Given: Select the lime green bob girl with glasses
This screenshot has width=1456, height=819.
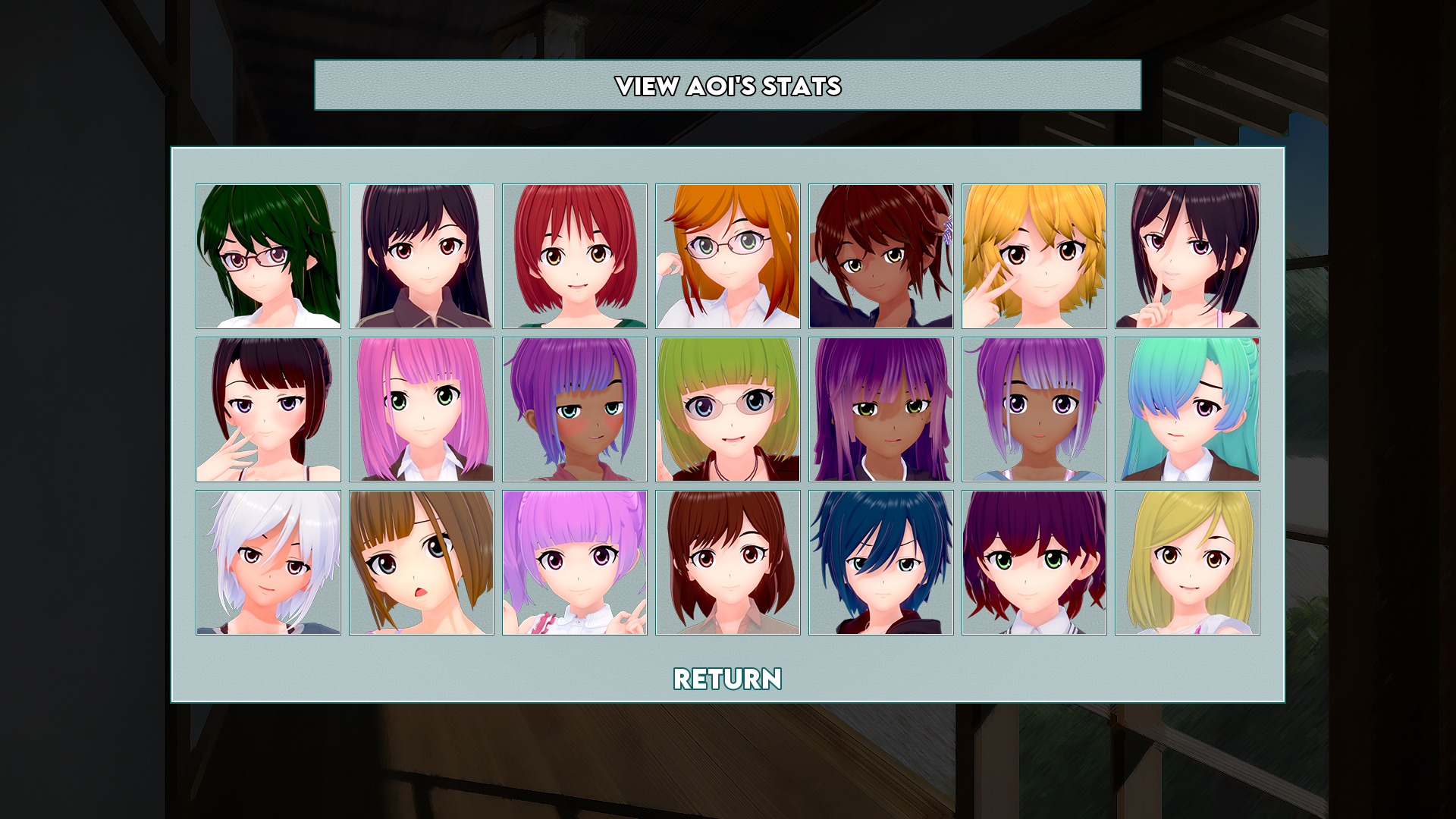Looking at the screenshot, I should click(728, 409).
